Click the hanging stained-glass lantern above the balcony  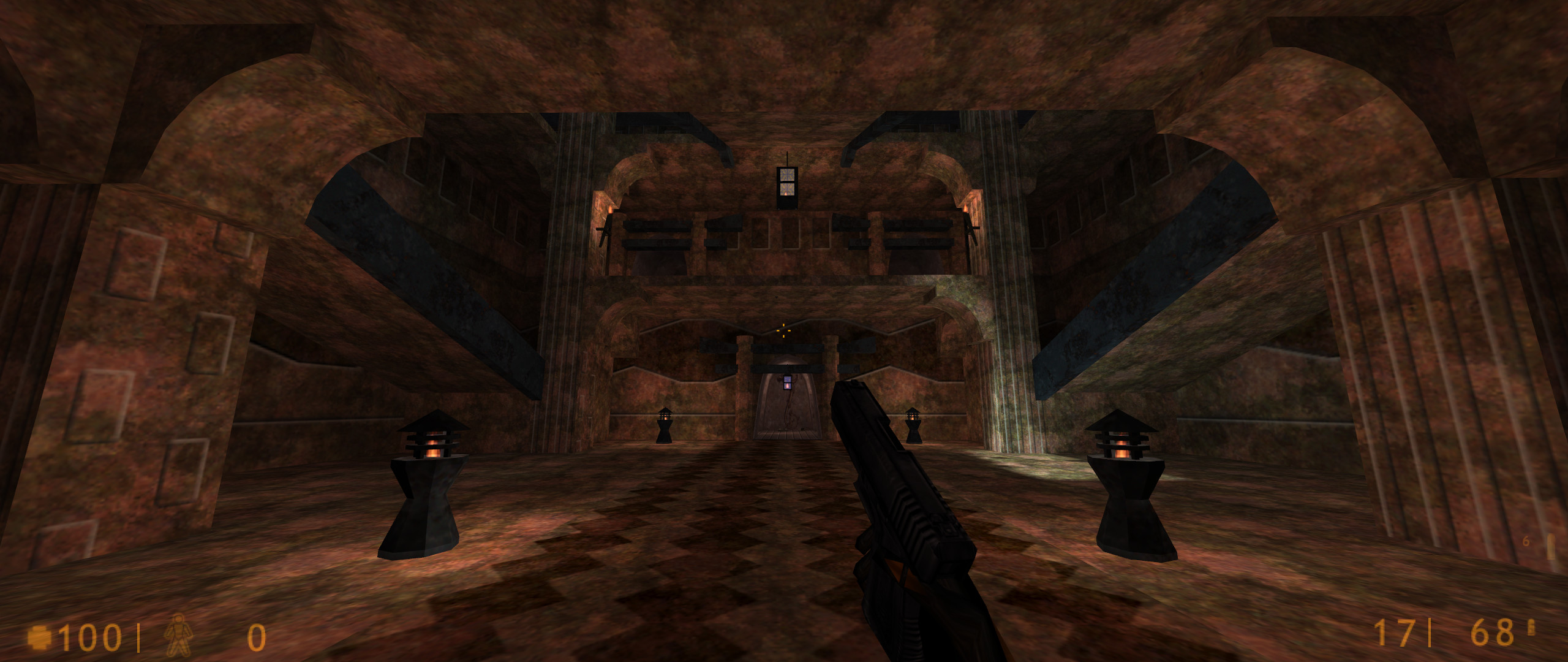coord(787,184)
